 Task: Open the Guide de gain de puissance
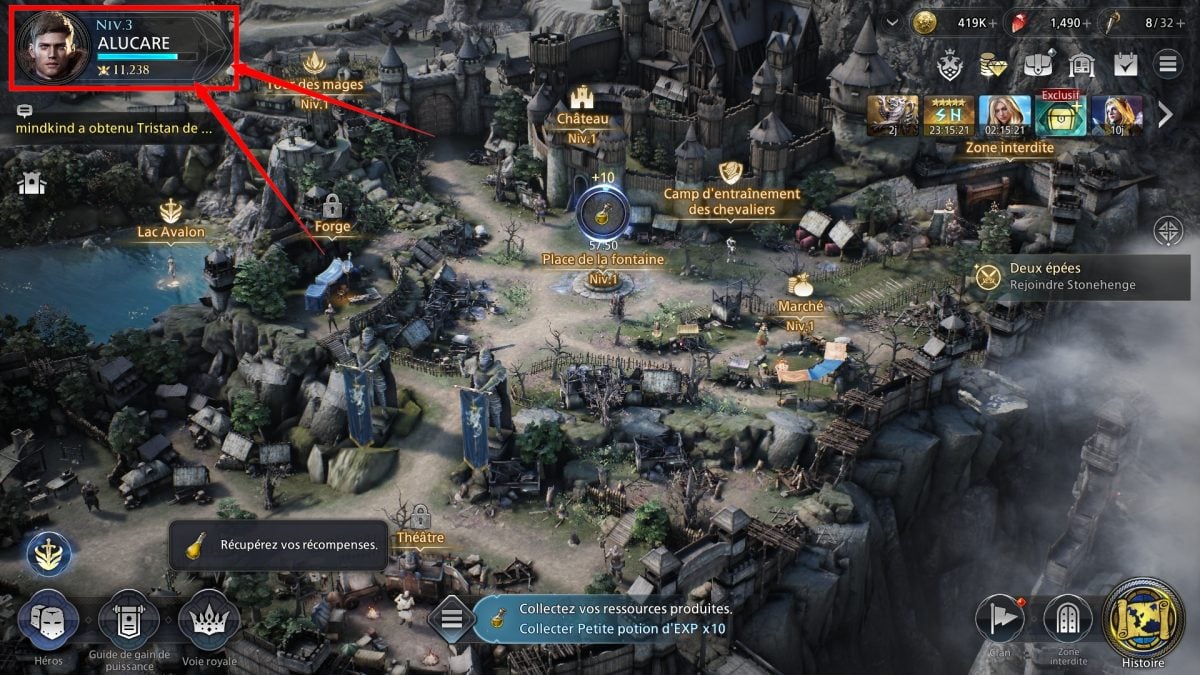(127, 622)
